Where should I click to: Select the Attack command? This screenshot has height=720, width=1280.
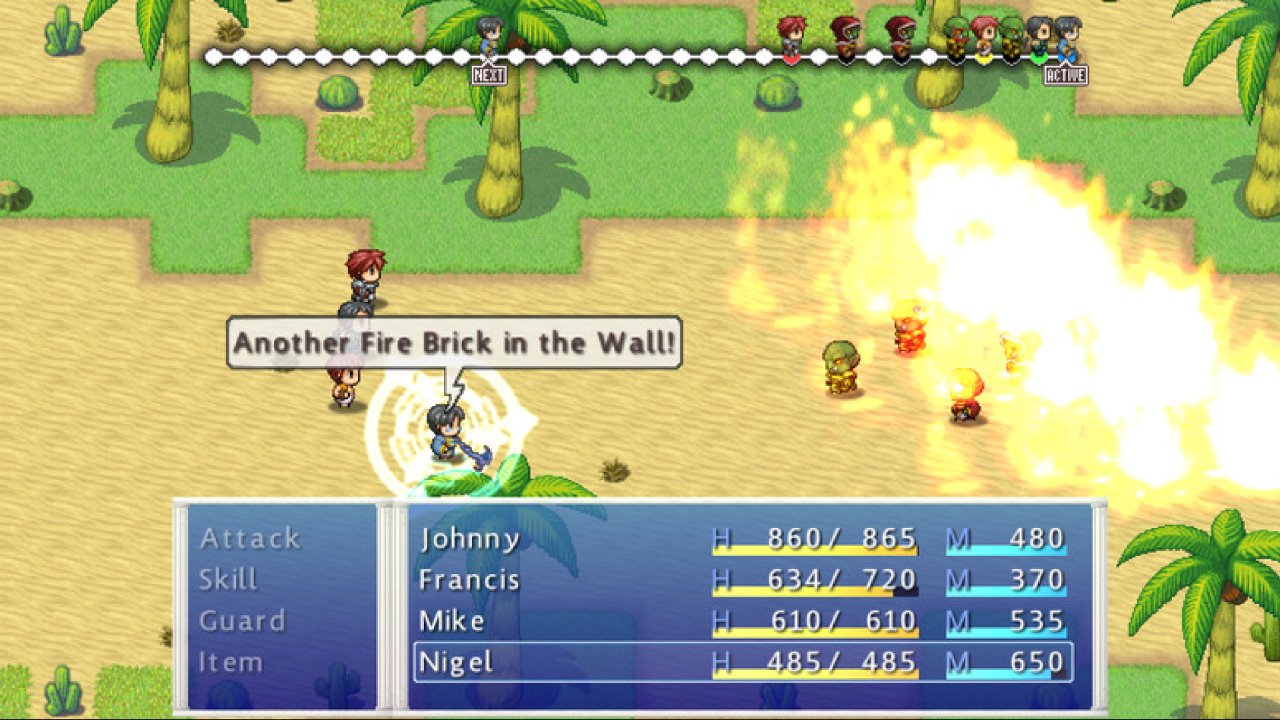pyautogui.click(x=247, y=537)
